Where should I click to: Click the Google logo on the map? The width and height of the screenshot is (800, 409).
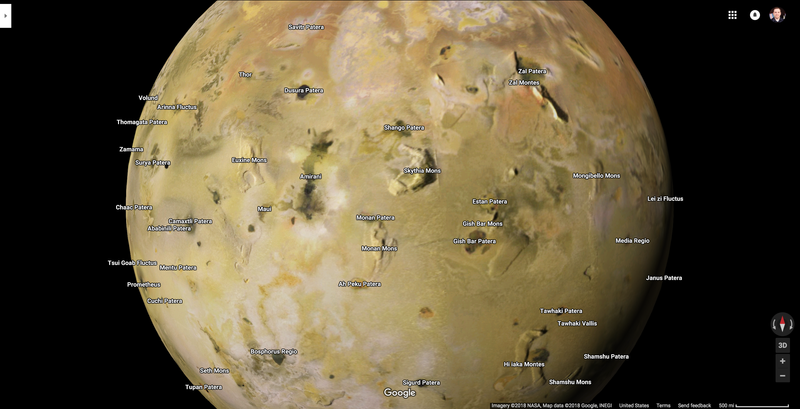(x=399, y=393)
